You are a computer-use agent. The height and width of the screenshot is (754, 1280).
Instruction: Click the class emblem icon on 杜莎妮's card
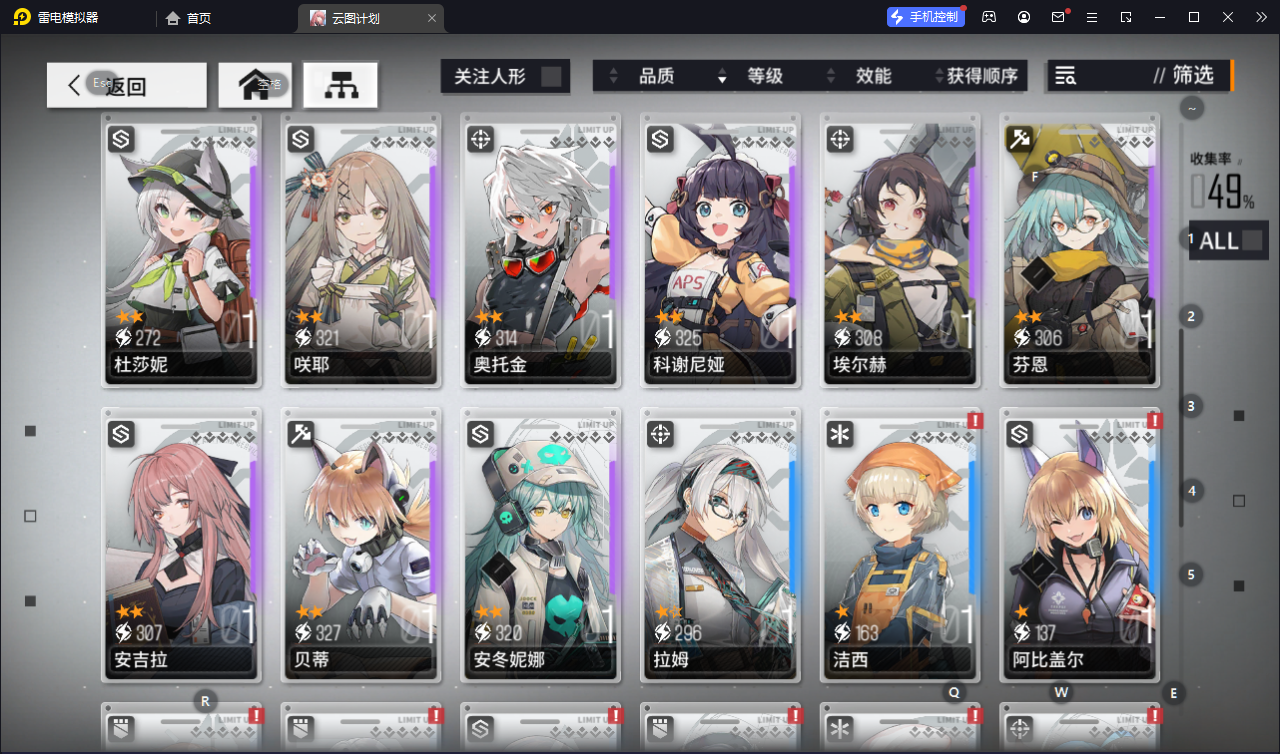click(x=120, y=140)
